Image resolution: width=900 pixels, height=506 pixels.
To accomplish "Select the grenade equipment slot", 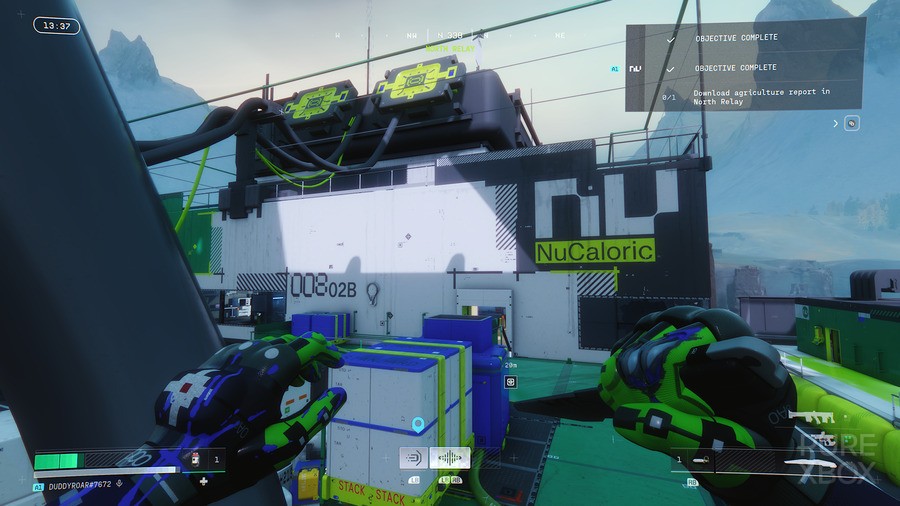I will pos(702,460).
